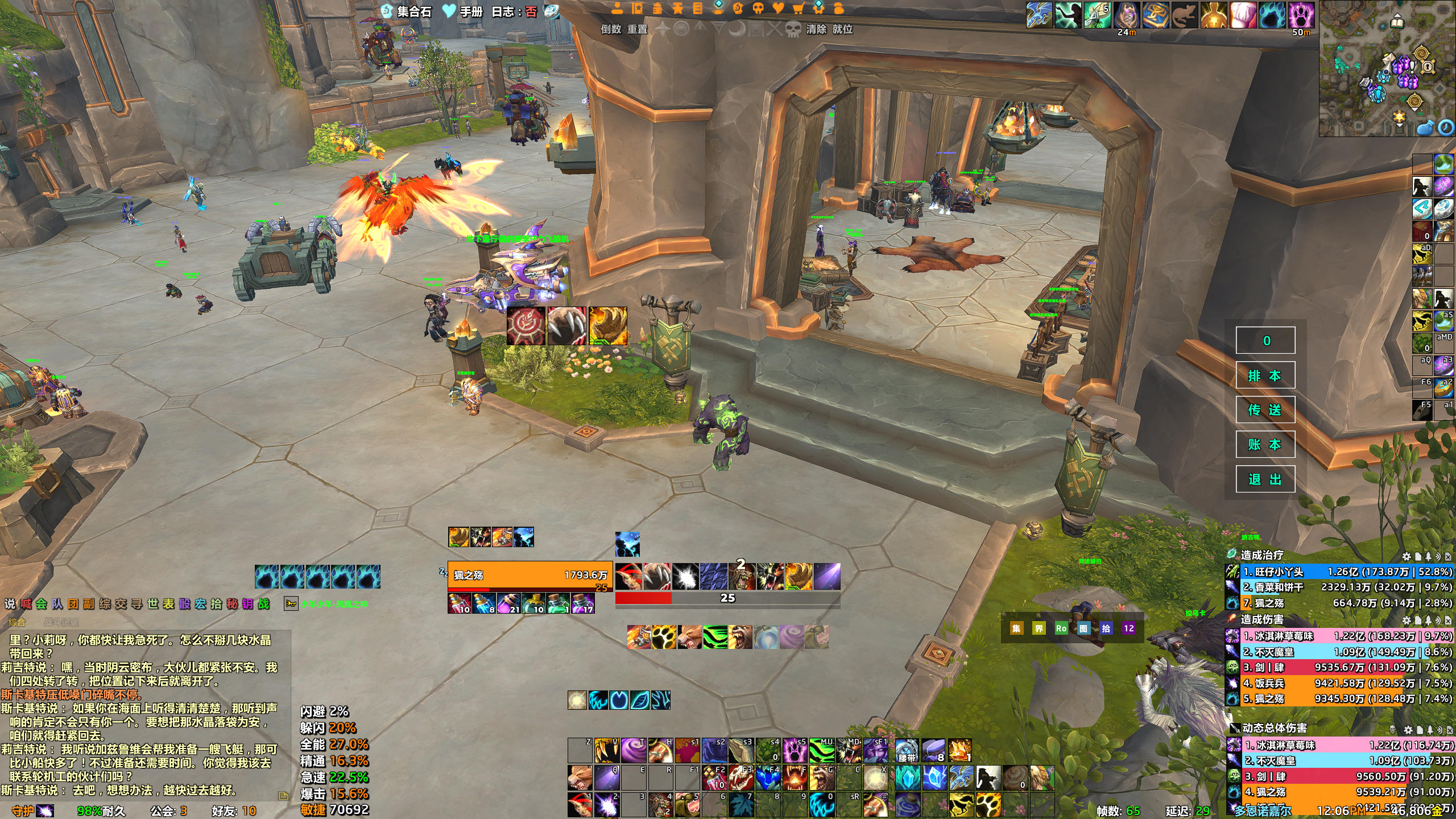Screen dimensions: 1456x819
Task: Open the 手册 handbook
Action: [464, 11]
